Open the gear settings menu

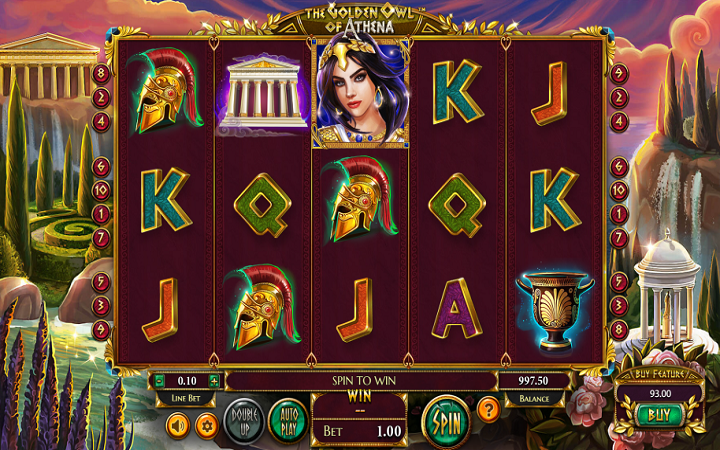point(207,426)
